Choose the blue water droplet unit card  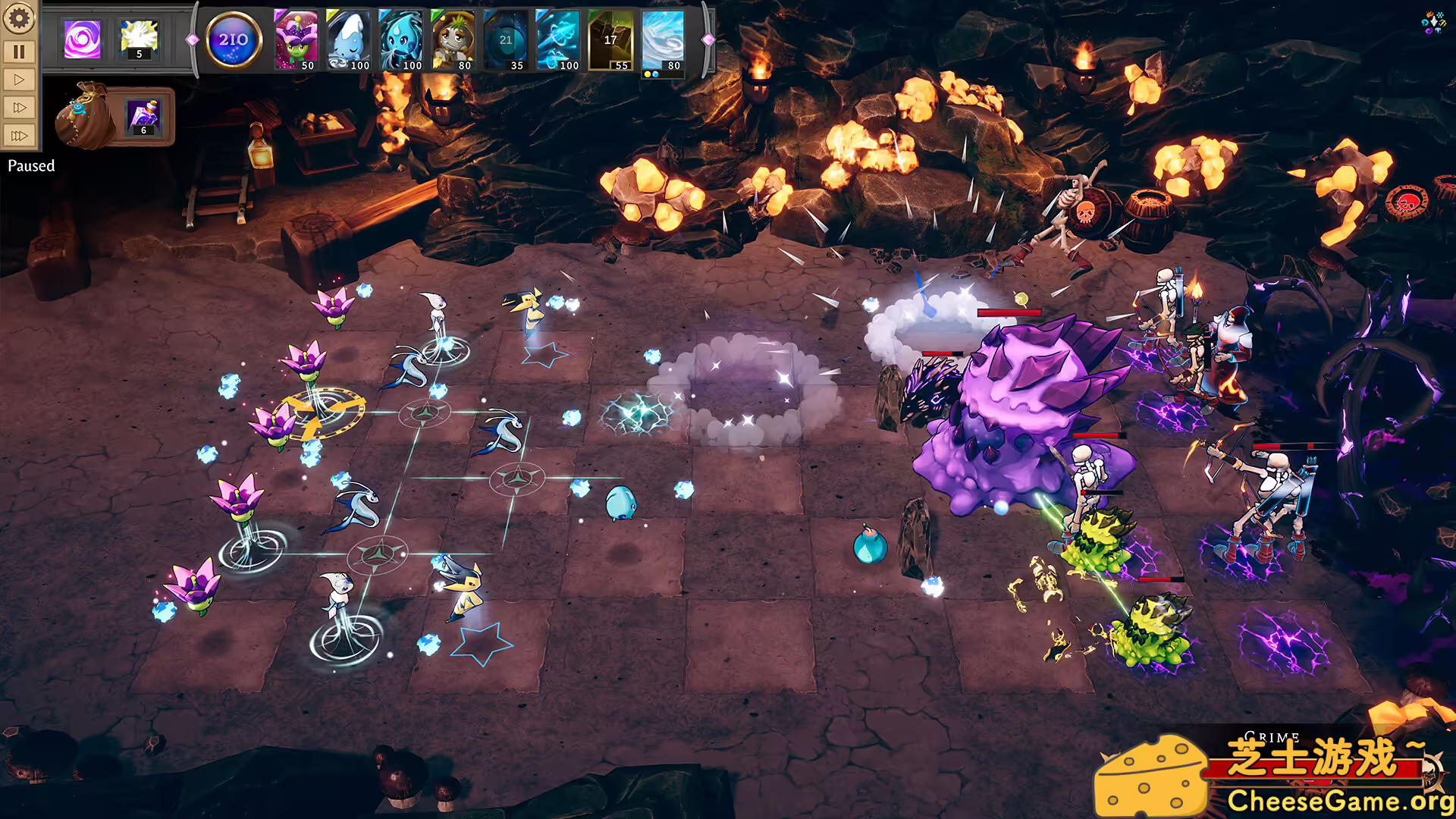pos(400,40)
